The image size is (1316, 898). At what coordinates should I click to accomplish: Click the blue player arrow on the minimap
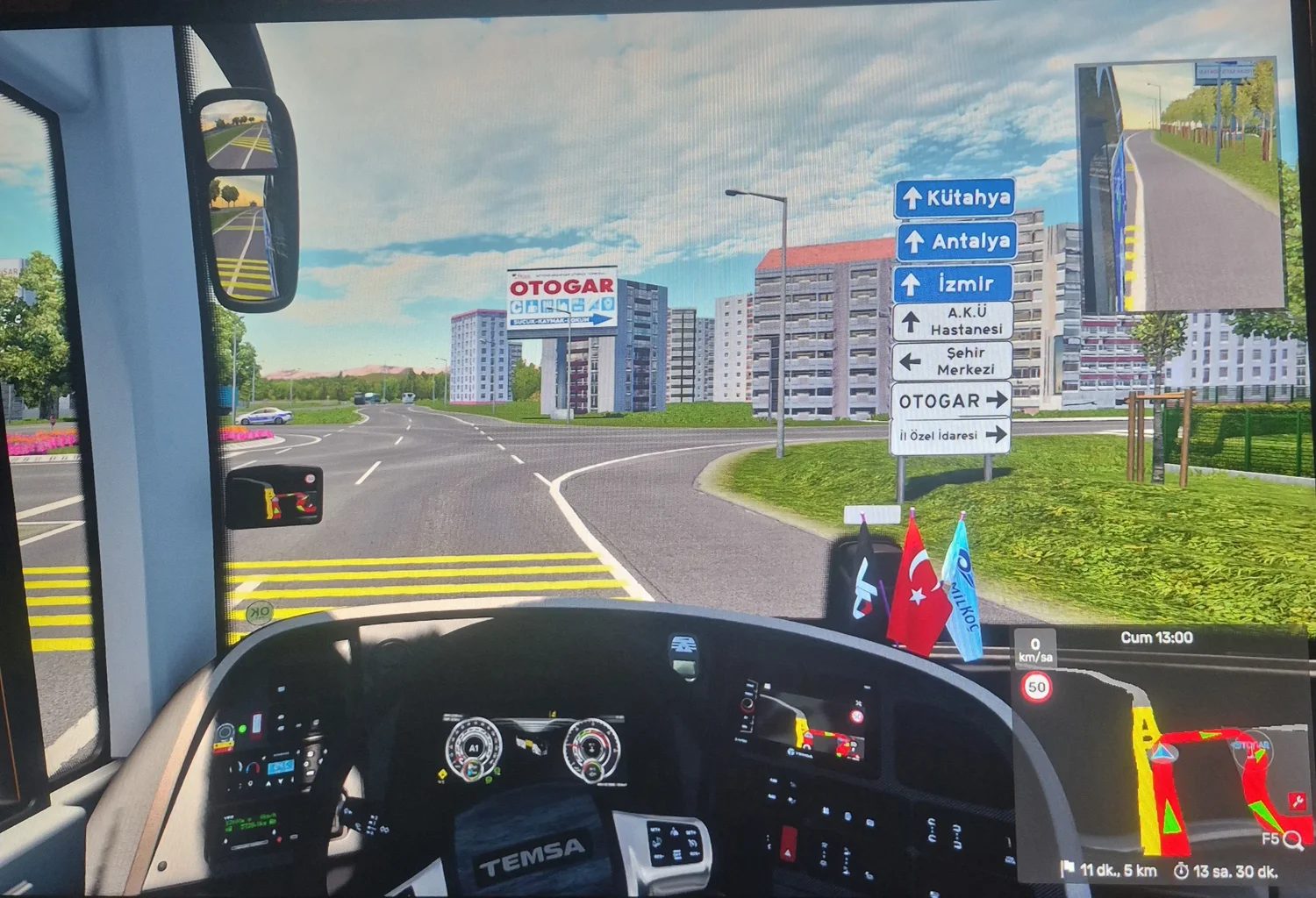tap(1162, 752)
